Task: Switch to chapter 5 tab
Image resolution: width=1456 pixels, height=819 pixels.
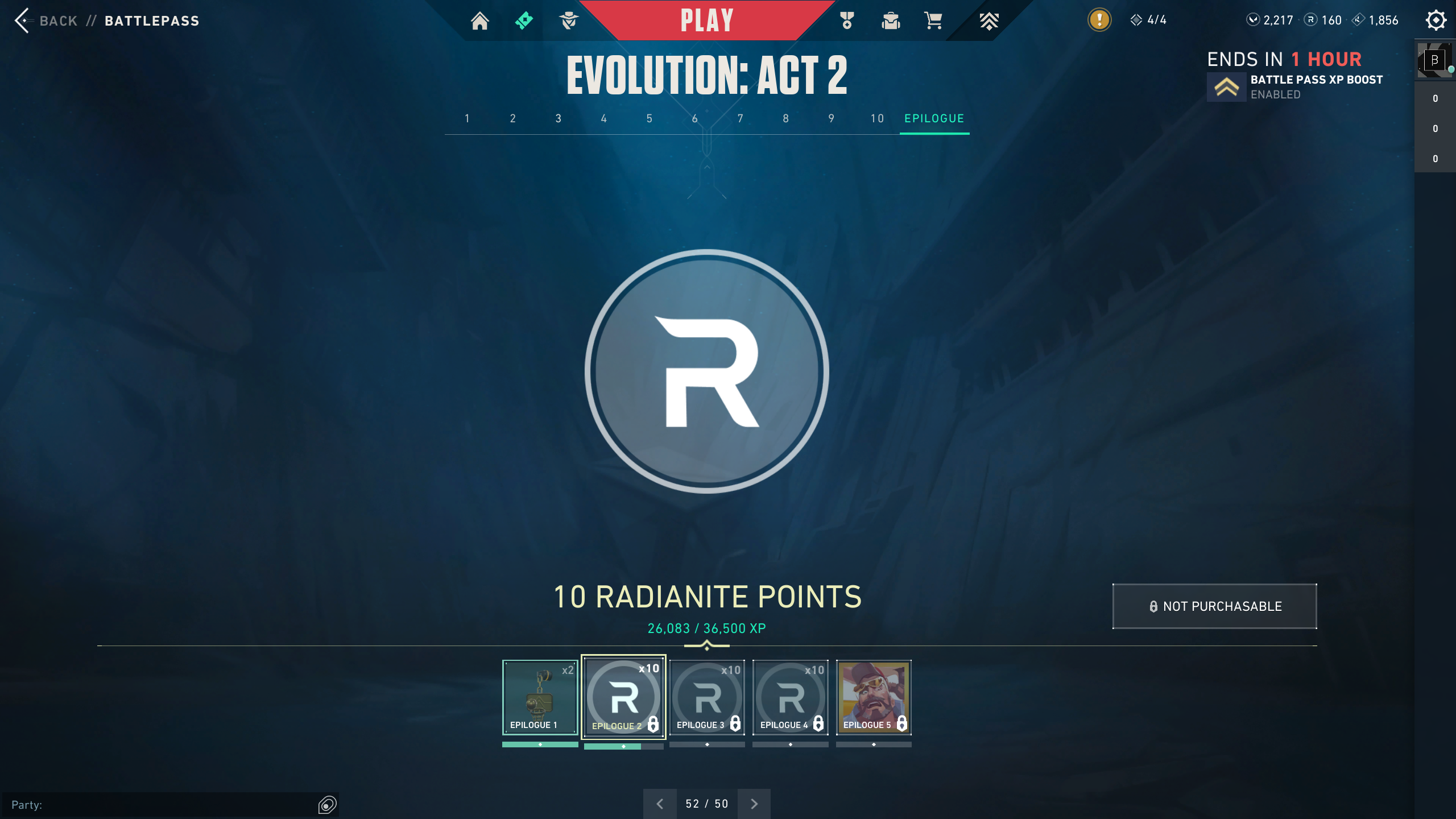Action: pos(650,119)
